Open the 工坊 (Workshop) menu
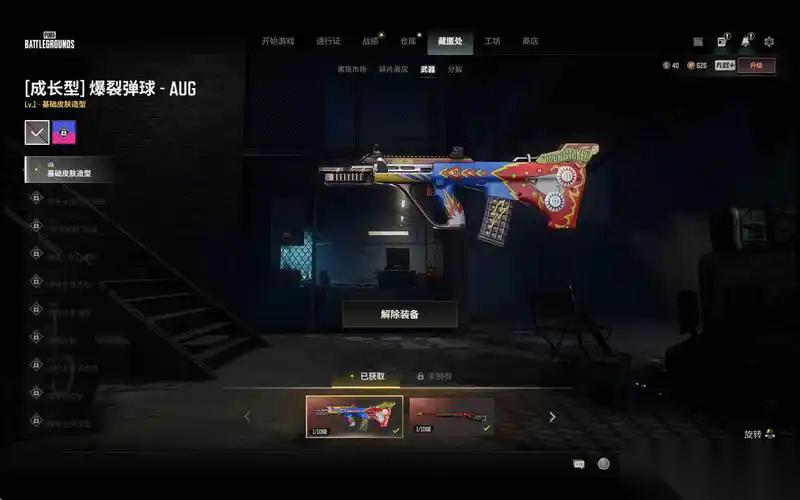The image size is (800, 500). [x=492, y=41]
